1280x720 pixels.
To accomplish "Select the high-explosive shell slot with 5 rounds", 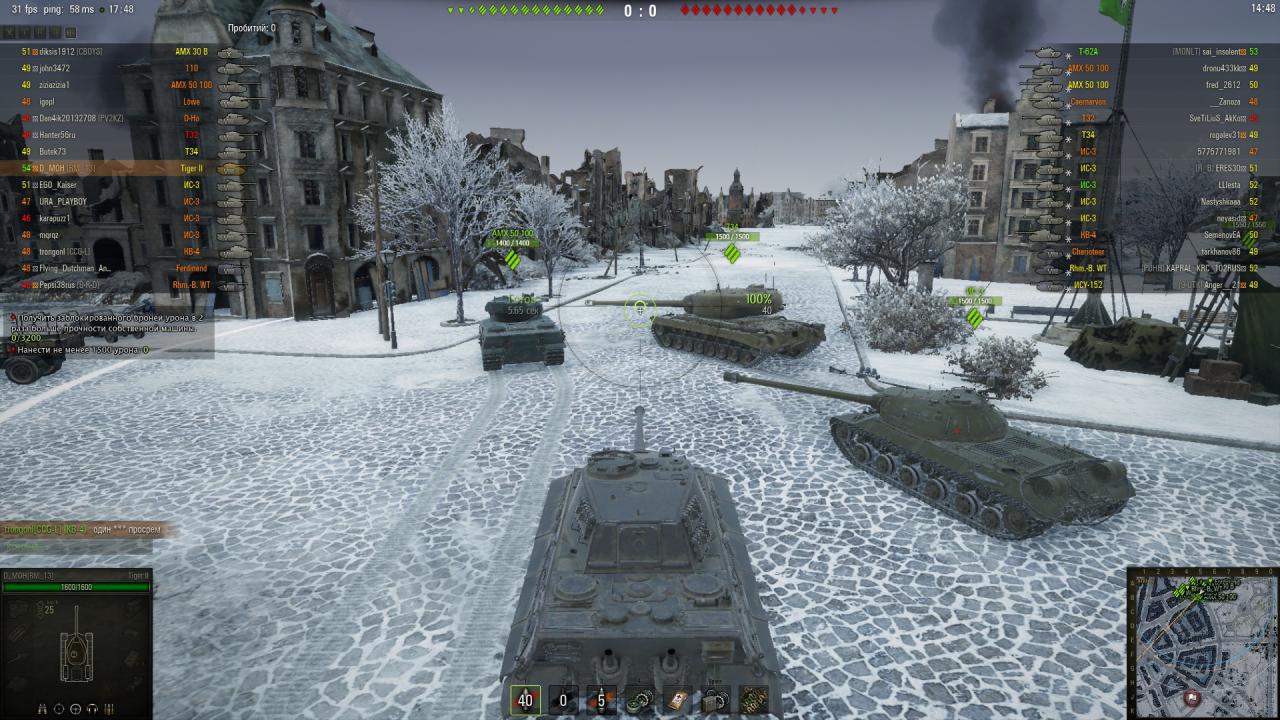I will [600, 700].
